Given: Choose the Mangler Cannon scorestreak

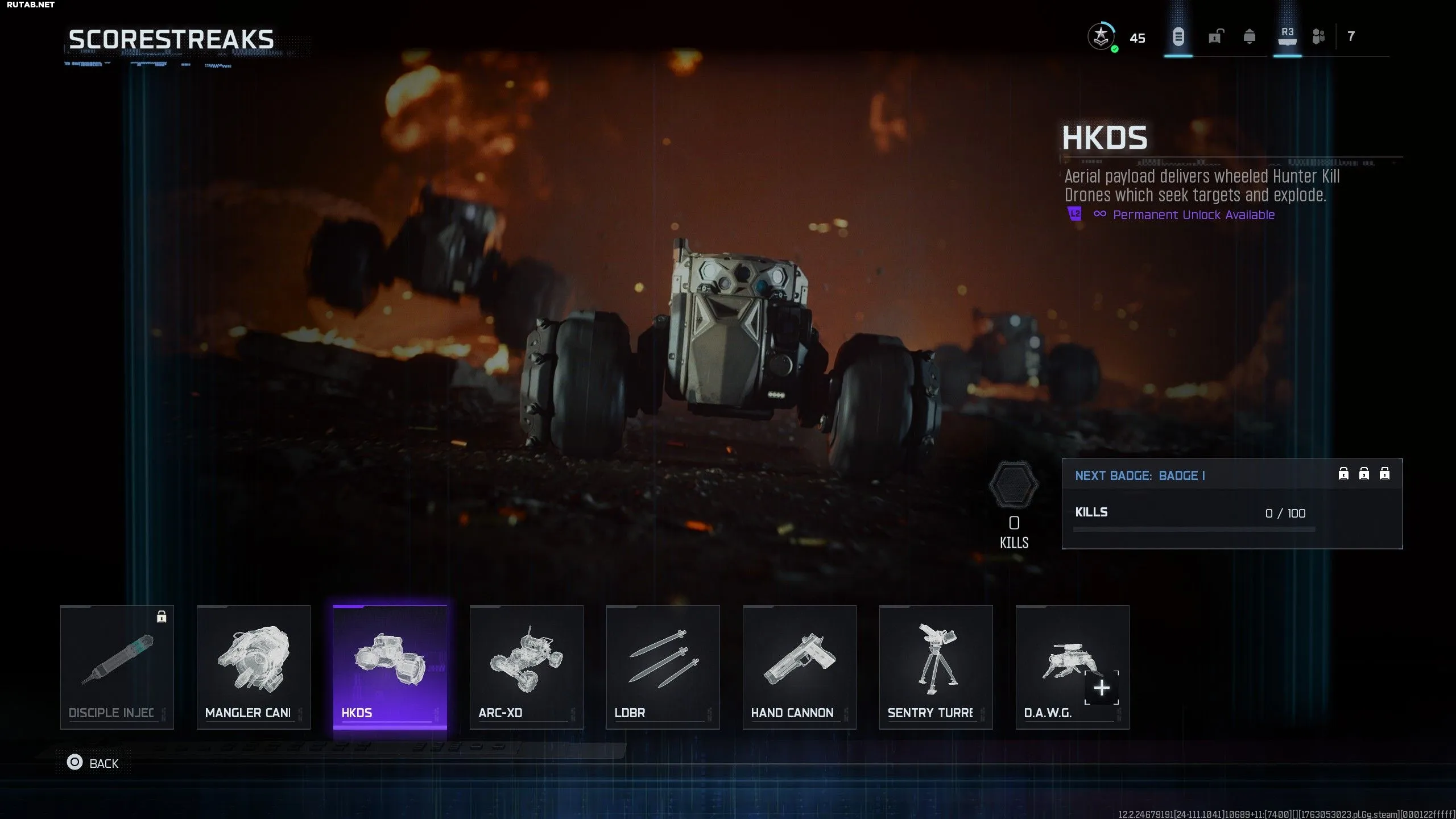Looking at the screenshot, I should pos(254,667).
